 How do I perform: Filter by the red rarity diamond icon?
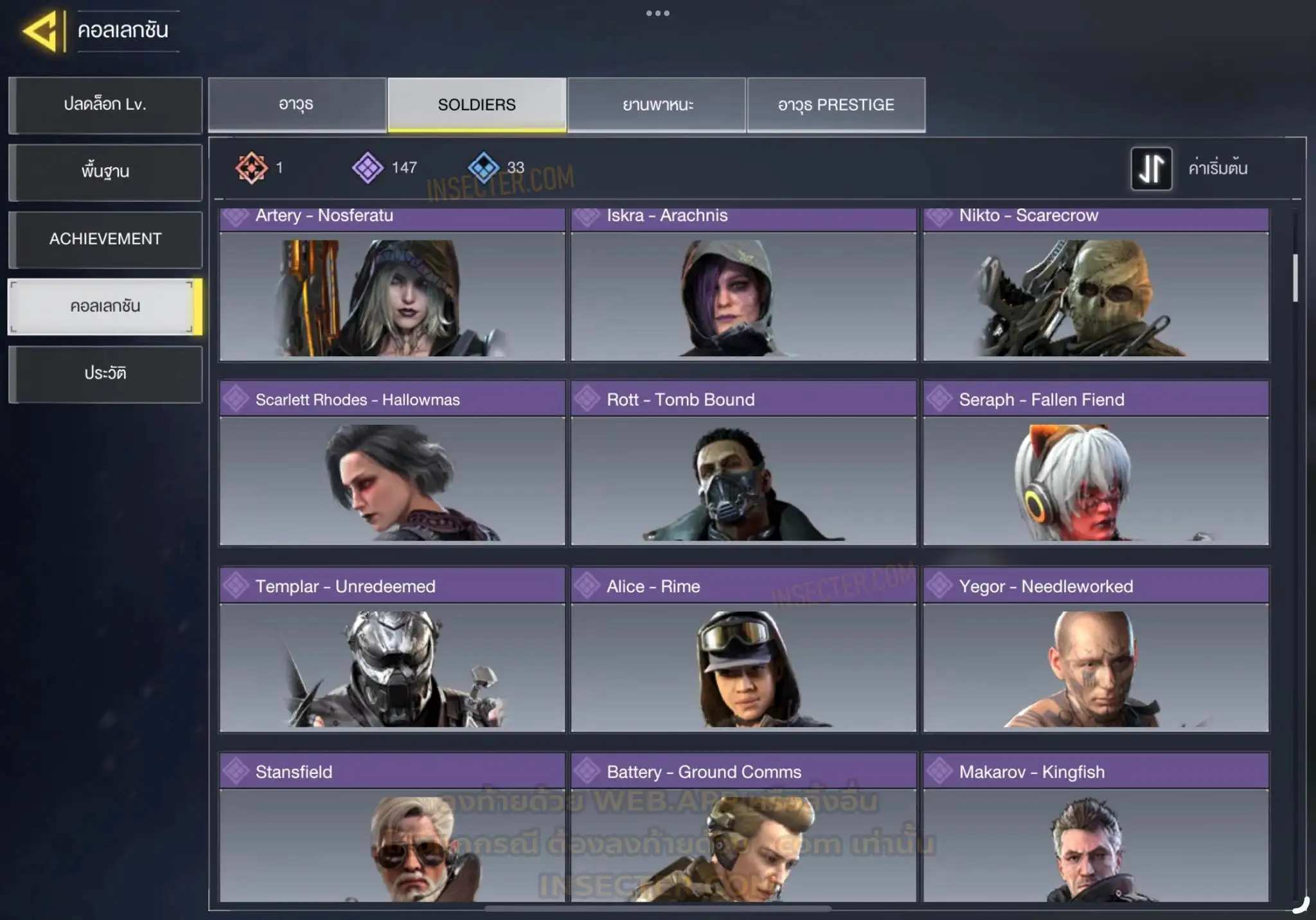tap(251, 168)
